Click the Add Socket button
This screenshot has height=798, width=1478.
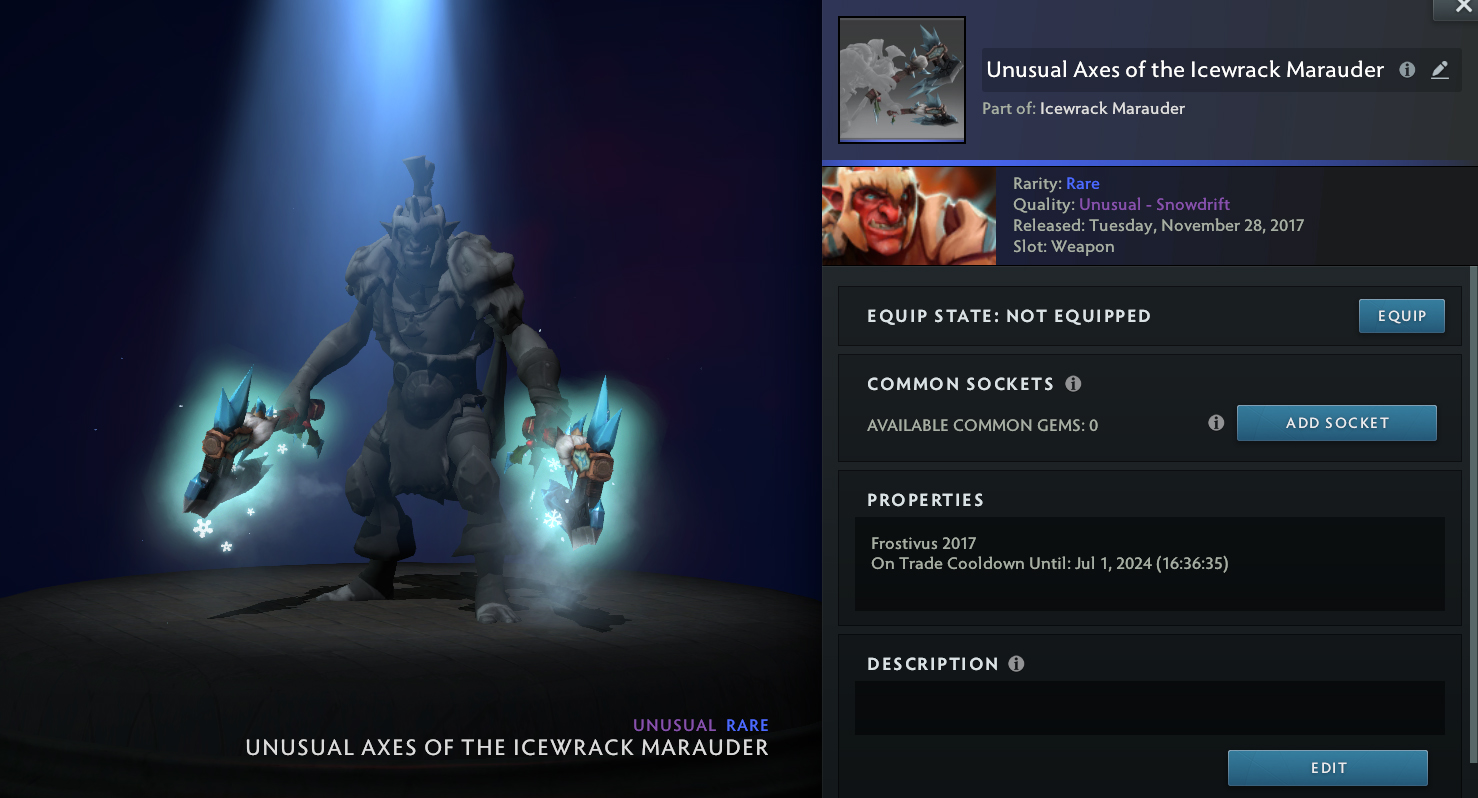click(1336, 423)
